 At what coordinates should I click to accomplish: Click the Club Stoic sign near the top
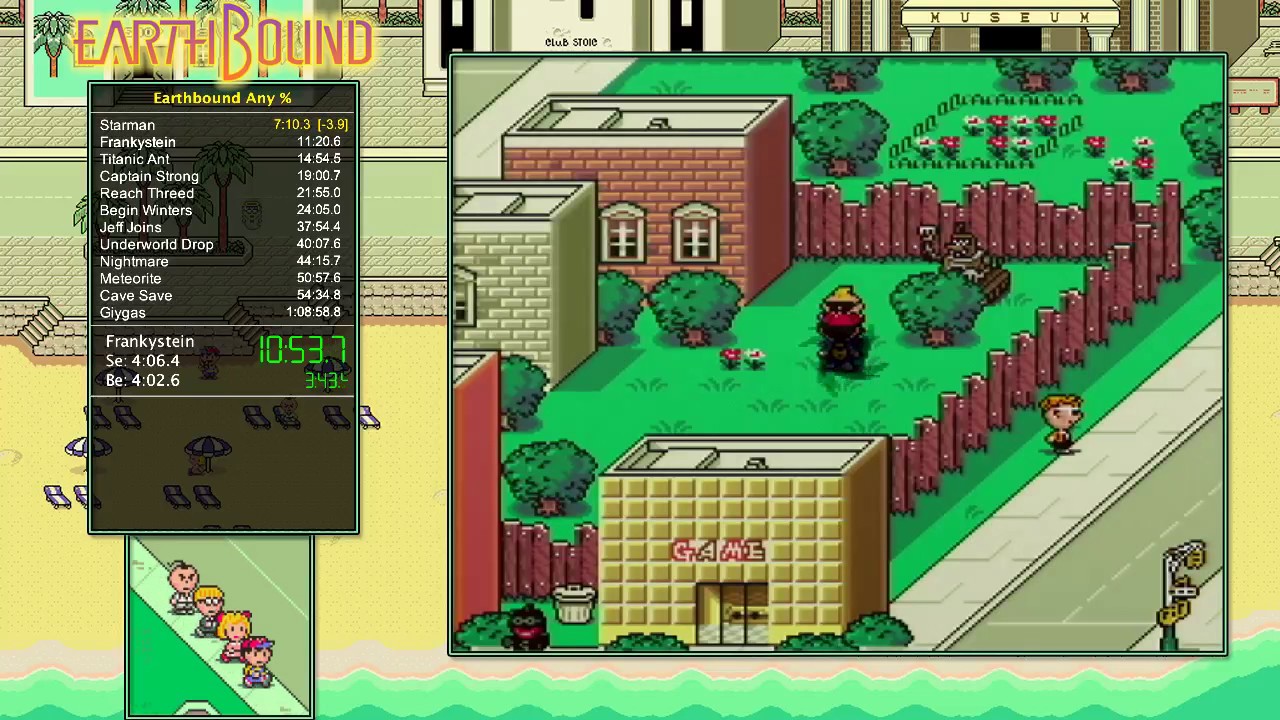tap(570, 42)
